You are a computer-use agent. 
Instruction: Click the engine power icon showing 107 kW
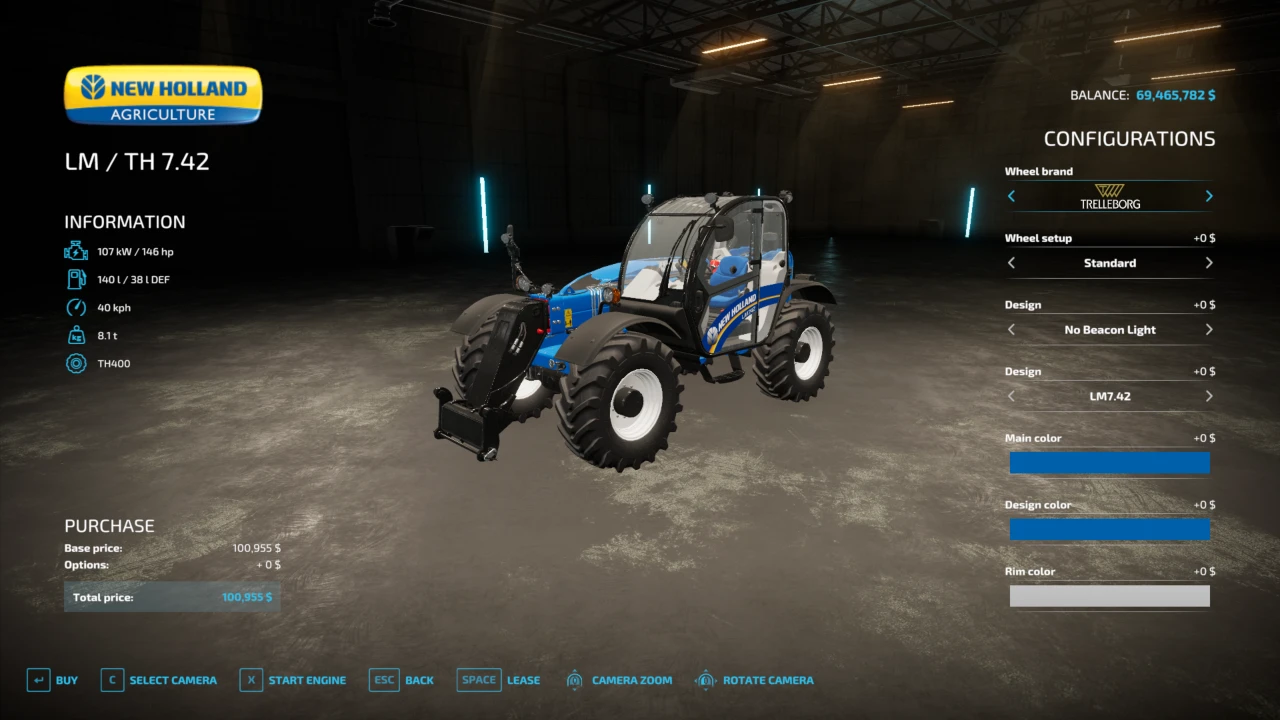[76, 251]
